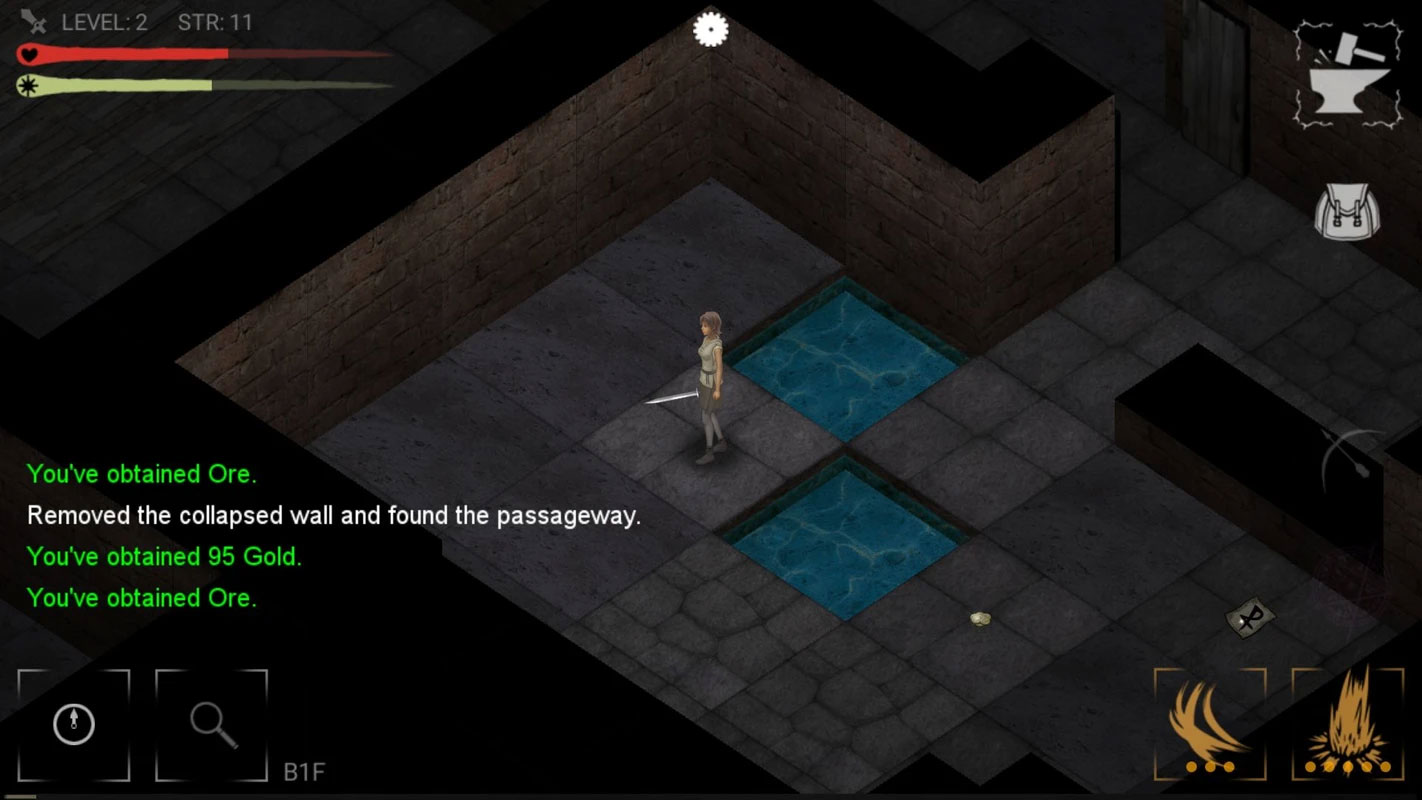Tap the compass button
Image resolution: width=1422 pixels, height=800 pixels.
click(74, 724)
